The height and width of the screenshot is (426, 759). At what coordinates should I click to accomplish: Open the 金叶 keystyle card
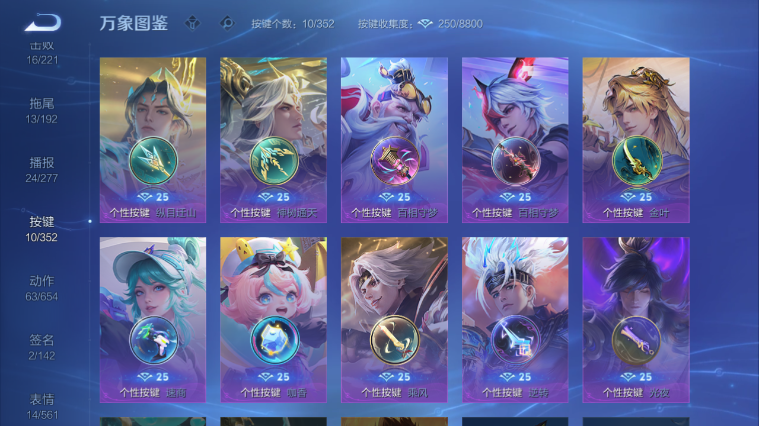tap(636, 139)
